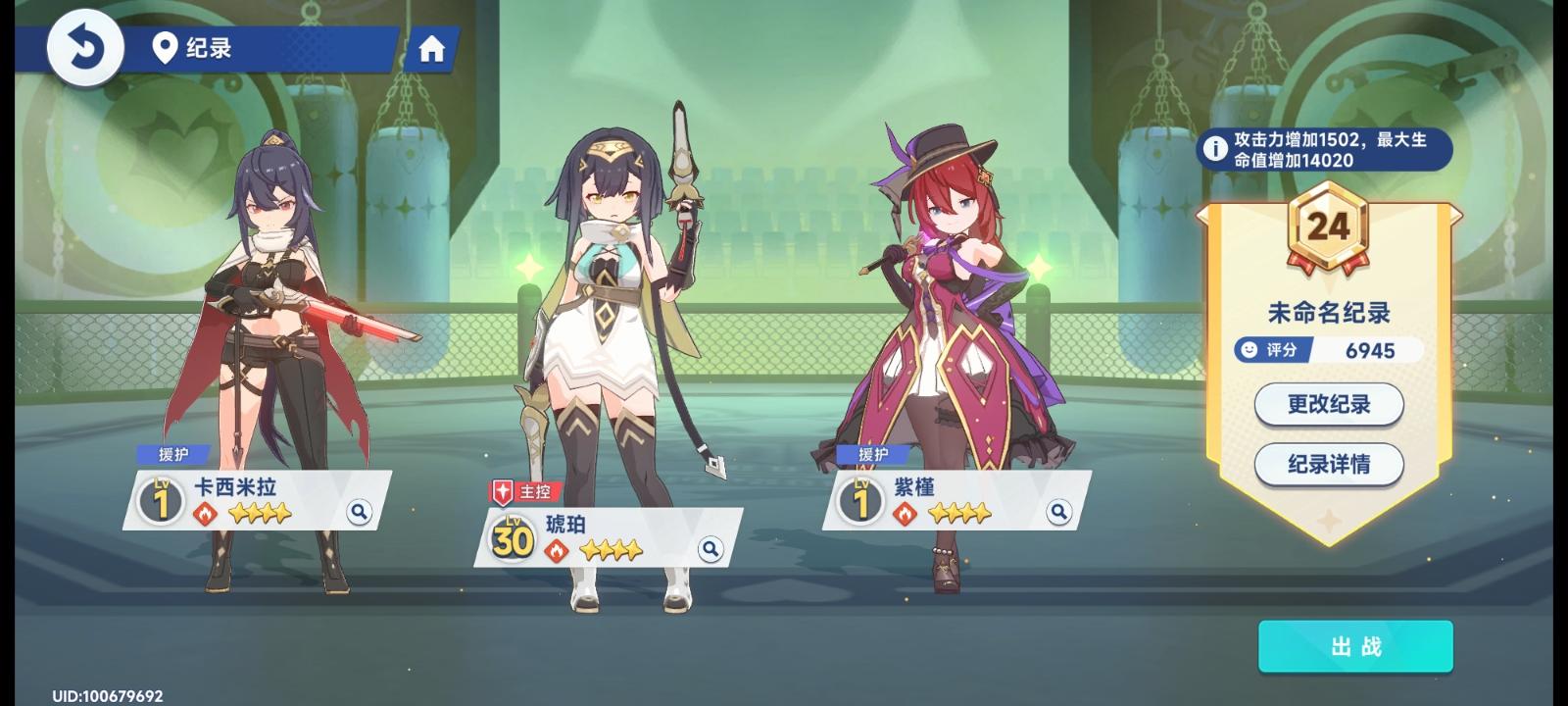The image size is (1568, 706).
Task: Click the info icon on the attack bonus banner
Action: 1215,149
